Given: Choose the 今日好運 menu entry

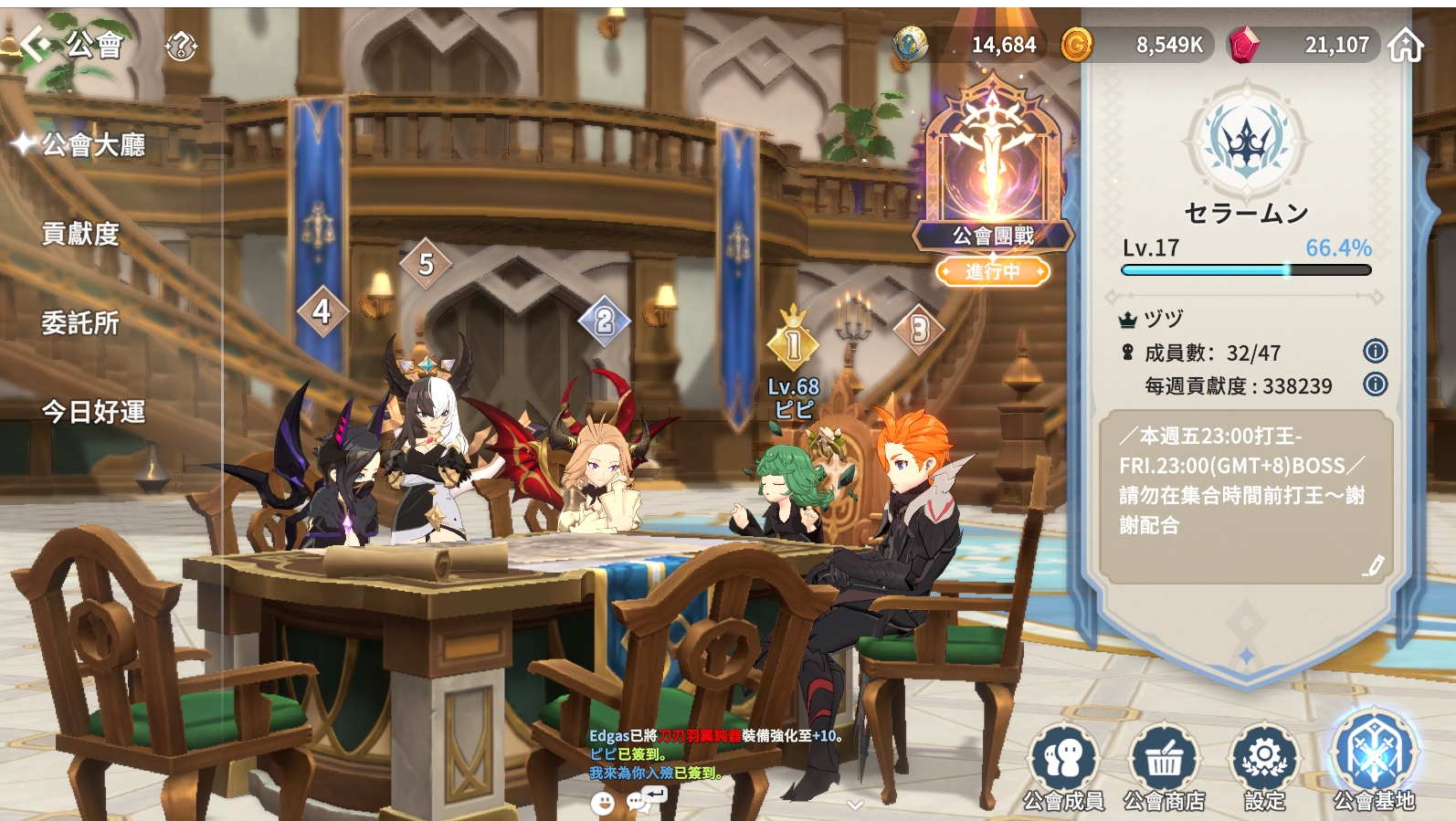Looking at the screenshot, I should (x=93, y=412).
